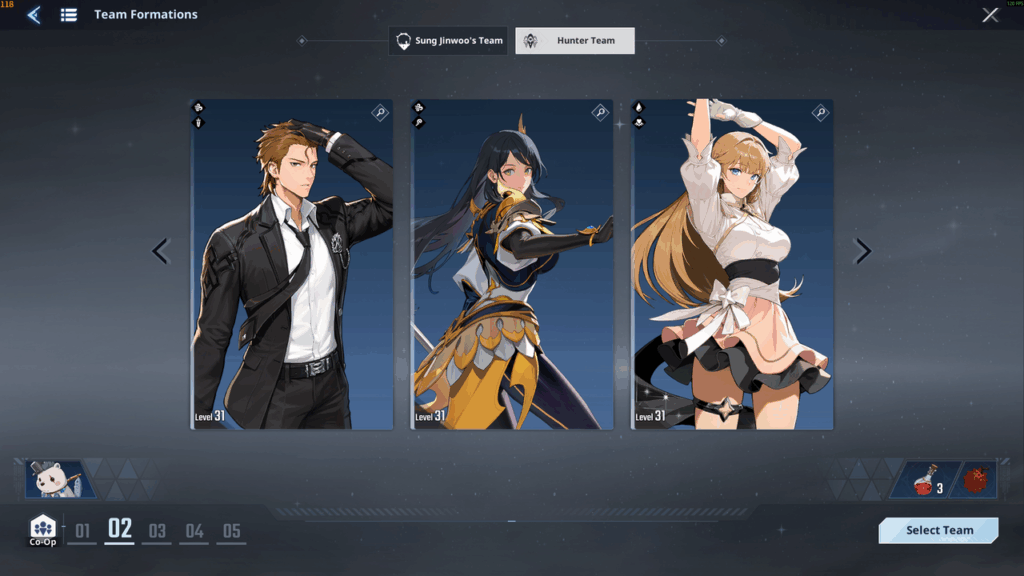Switch to team preset 05
Screen dimensions: 1024x576
tap(231, 531)
